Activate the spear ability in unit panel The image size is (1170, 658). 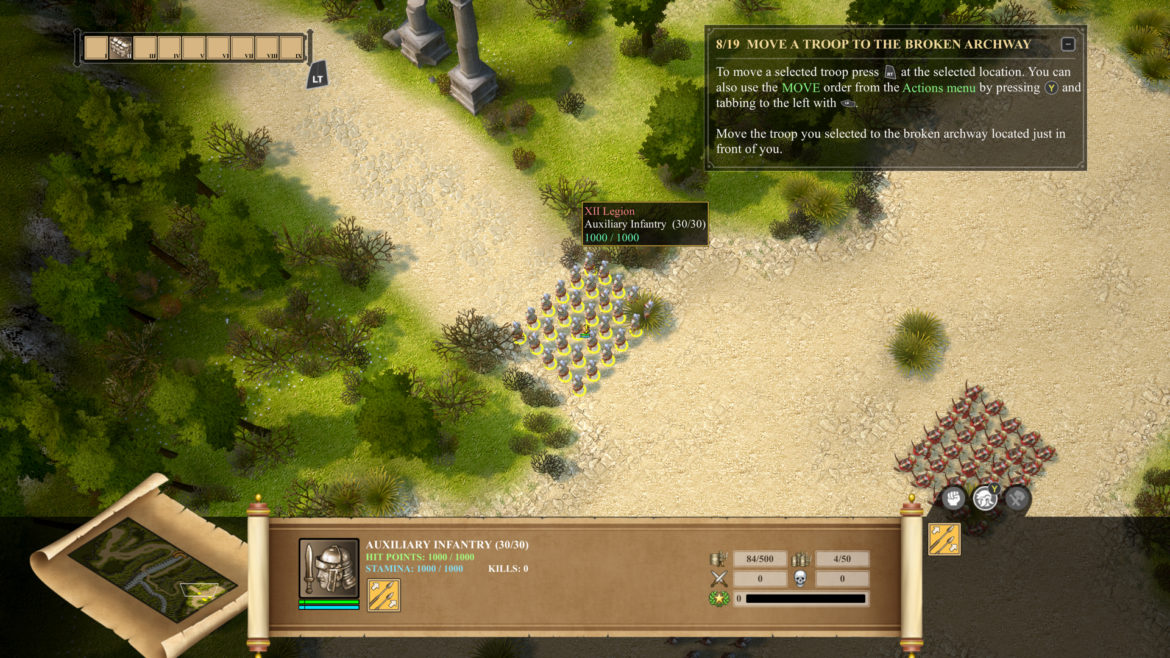tap(384, 595)
